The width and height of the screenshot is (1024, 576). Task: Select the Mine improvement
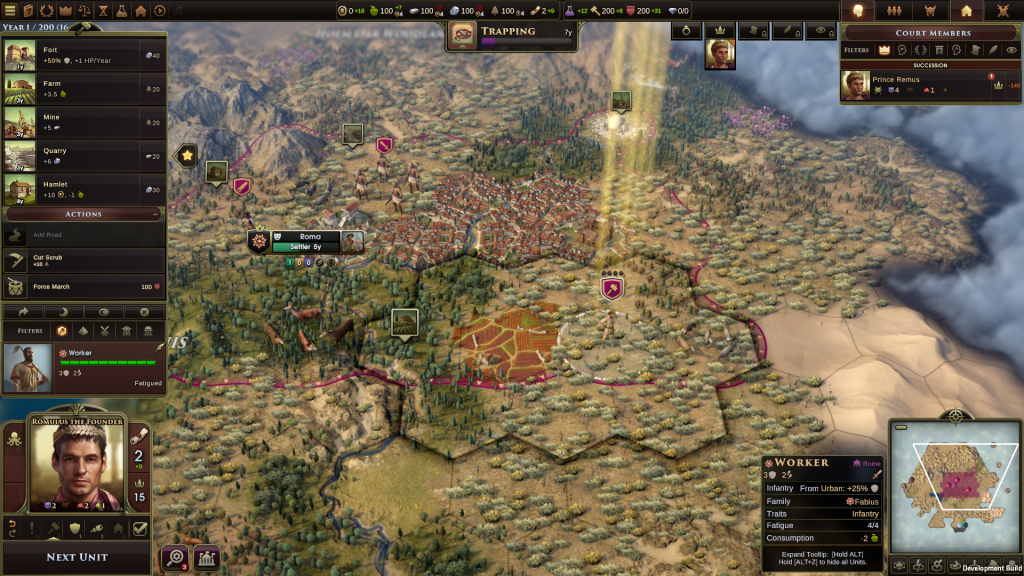click(83, 122)
